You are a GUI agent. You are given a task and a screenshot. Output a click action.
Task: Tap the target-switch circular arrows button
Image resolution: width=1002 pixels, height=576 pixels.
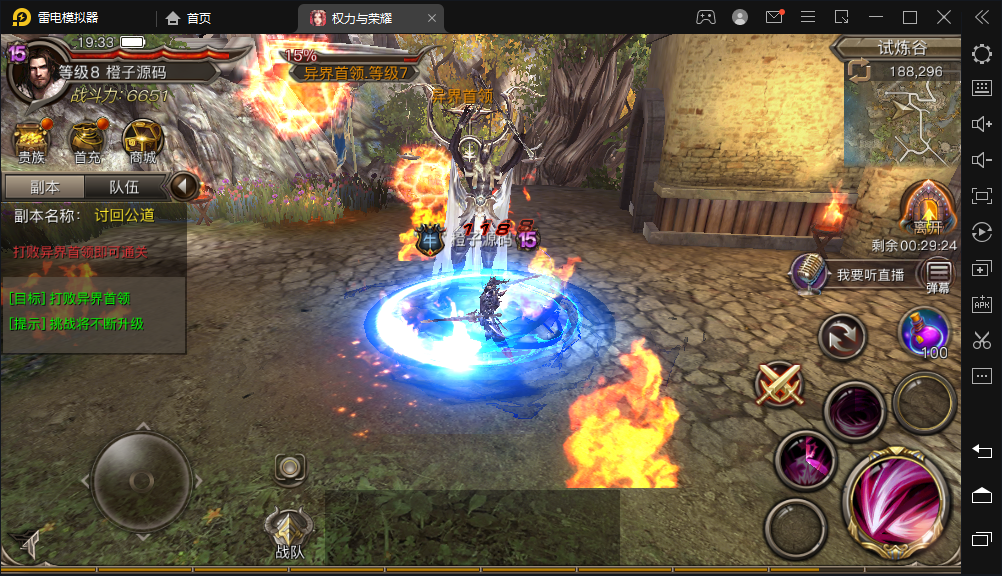click(842, 336)
